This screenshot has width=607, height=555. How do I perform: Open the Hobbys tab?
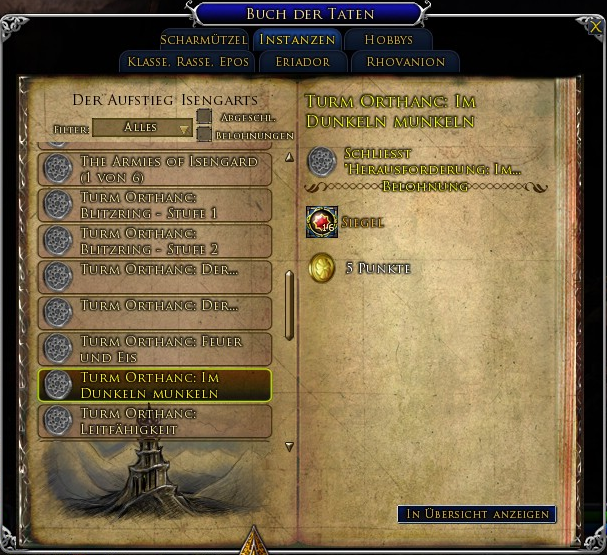click(388, 40)
